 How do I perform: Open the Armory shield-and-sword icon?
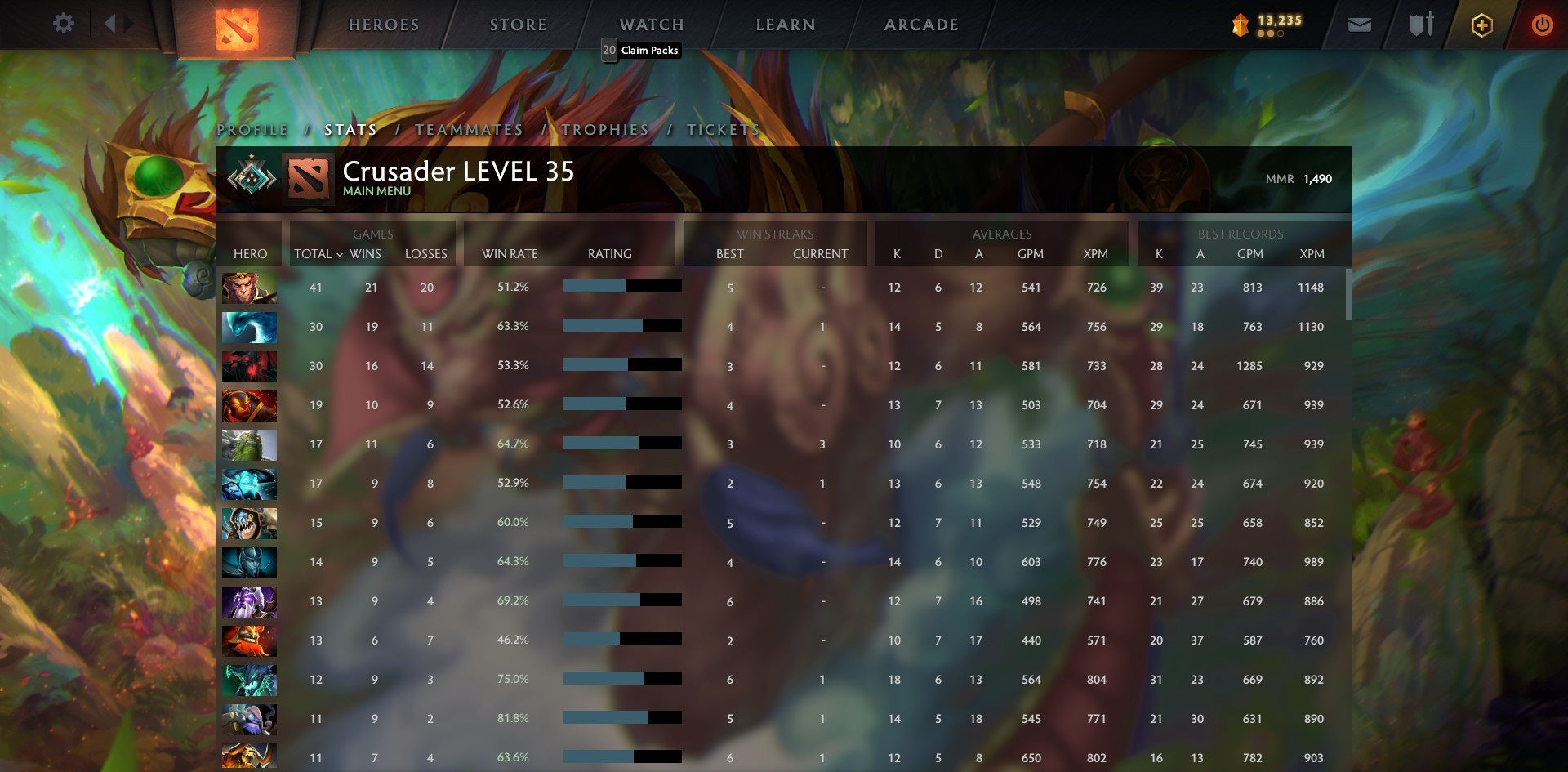1421,25
